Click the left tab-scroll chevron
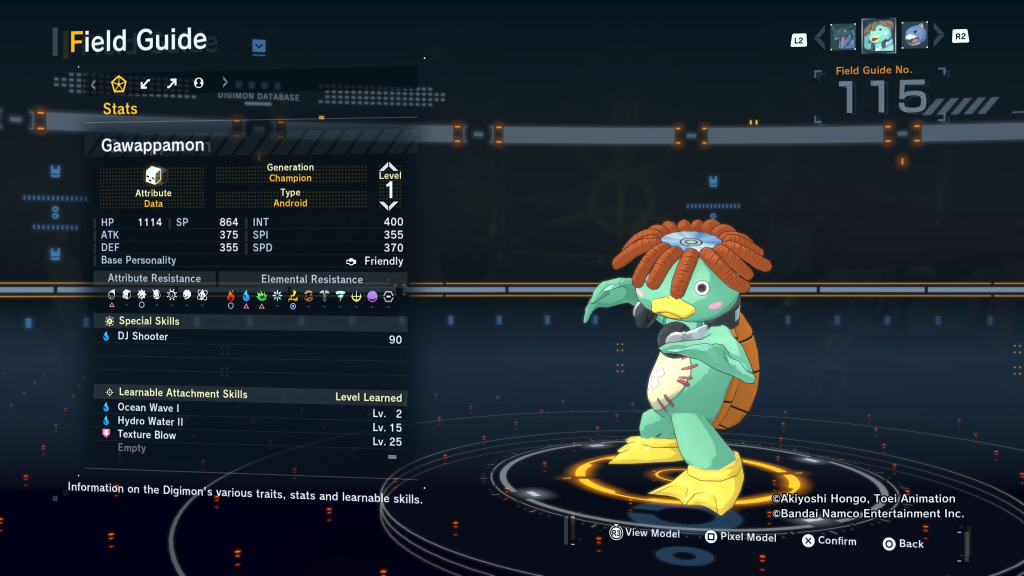Viewport: 1024px width, 576px height. (94, 84)
